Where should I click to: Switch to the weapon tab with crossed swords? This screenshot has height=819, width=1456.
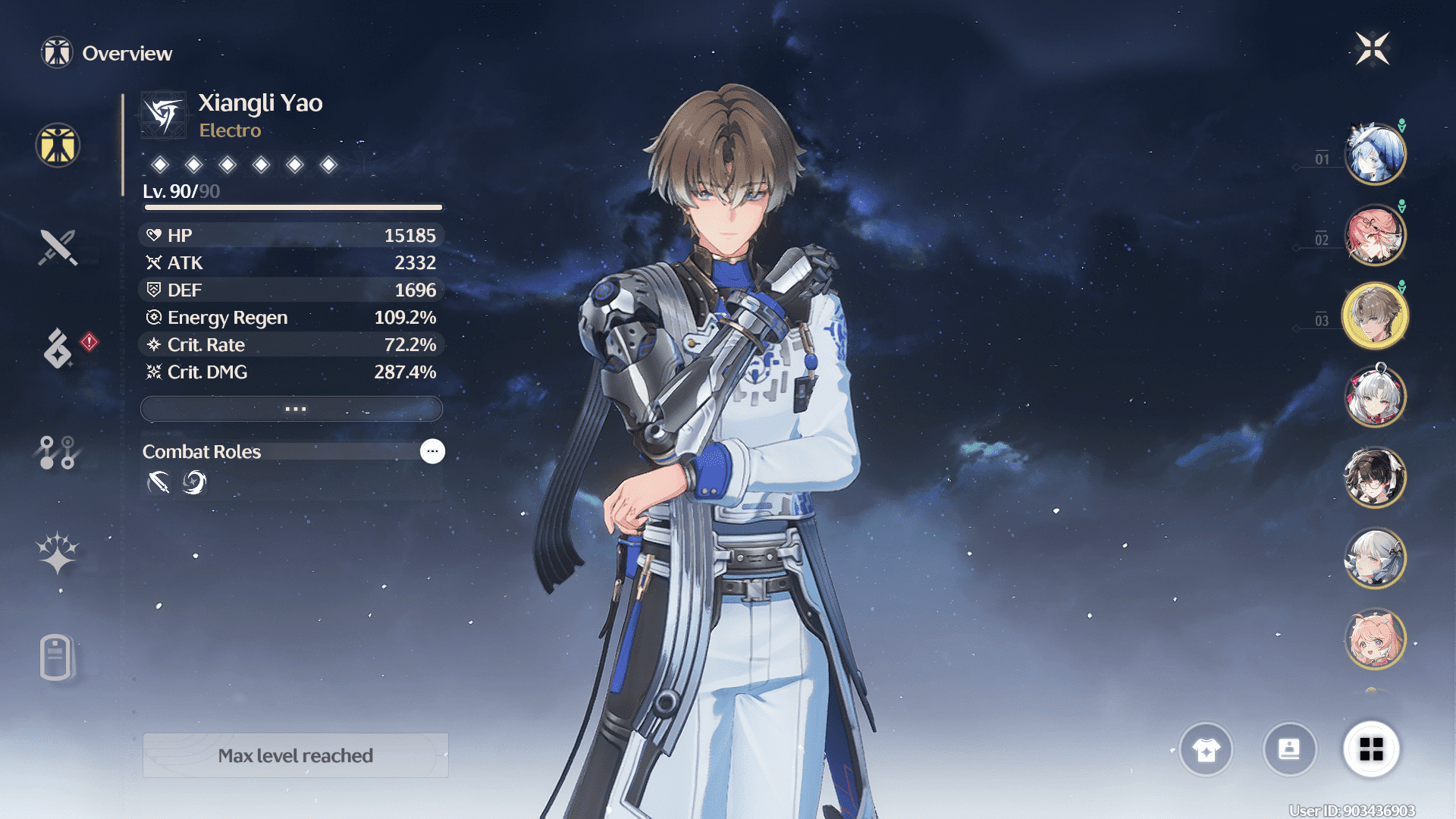click(x=58, y=247)
